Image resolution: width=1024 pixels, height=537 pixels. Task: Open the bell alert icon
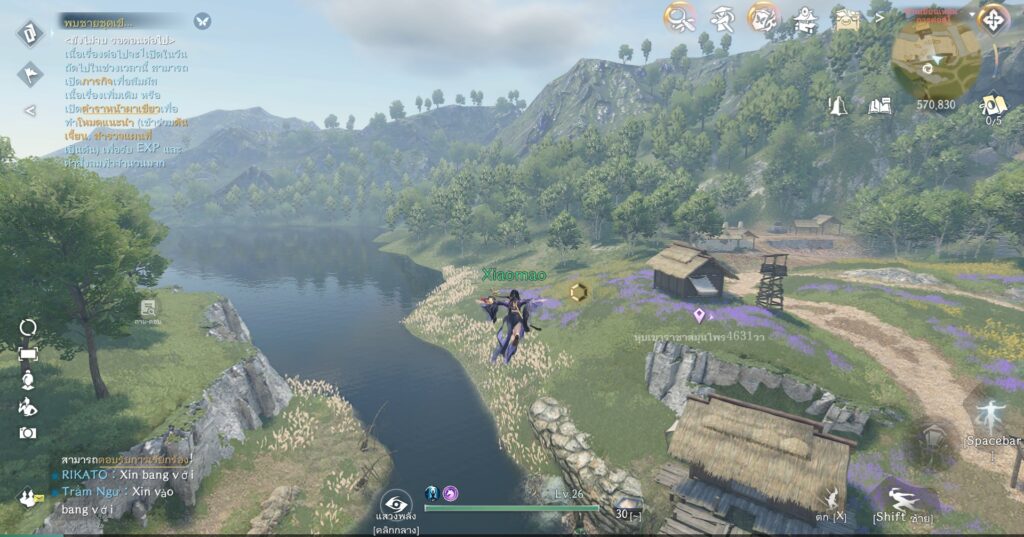[x=837, y=105]
